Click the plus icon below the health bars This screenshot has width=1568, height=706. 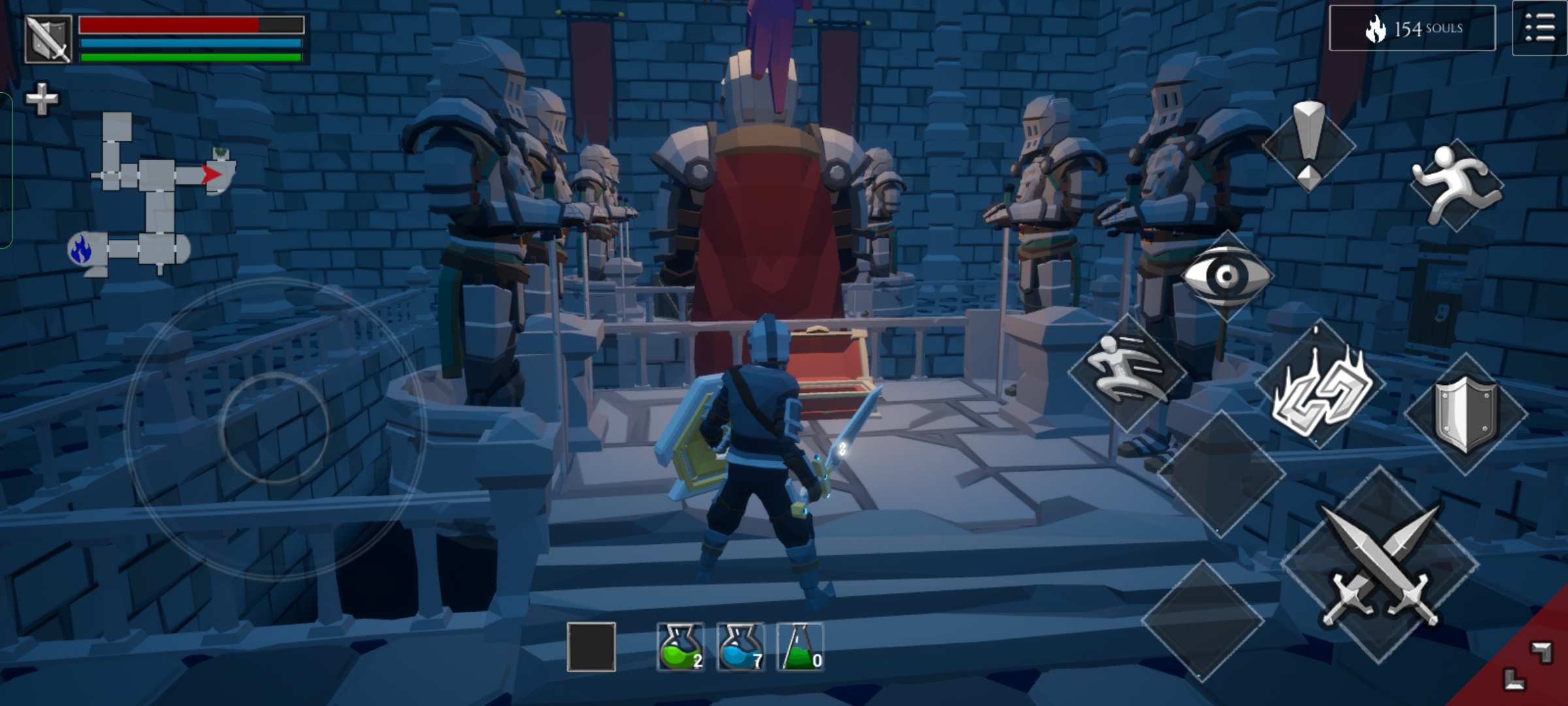tap(41, 99)
